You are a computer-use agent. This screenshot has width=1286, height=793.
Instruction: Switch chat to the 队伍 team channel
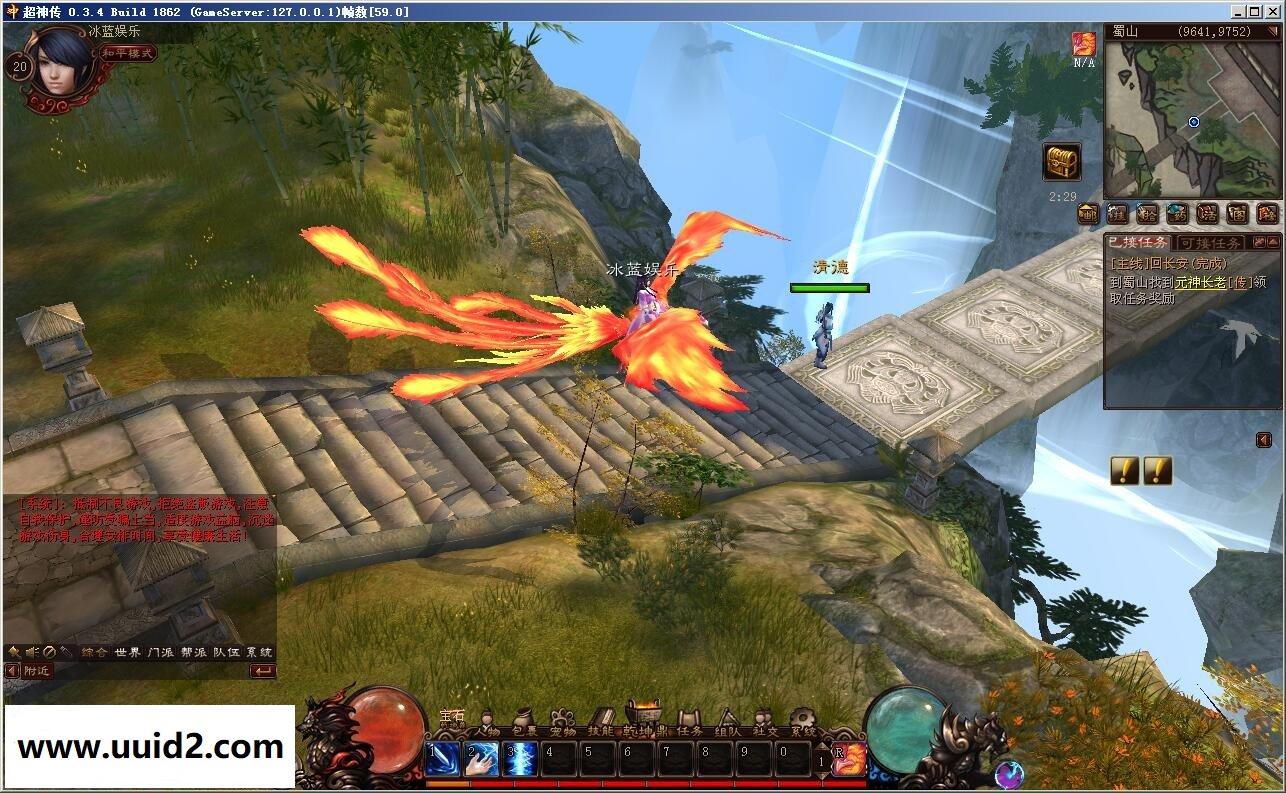coord(225,652)
